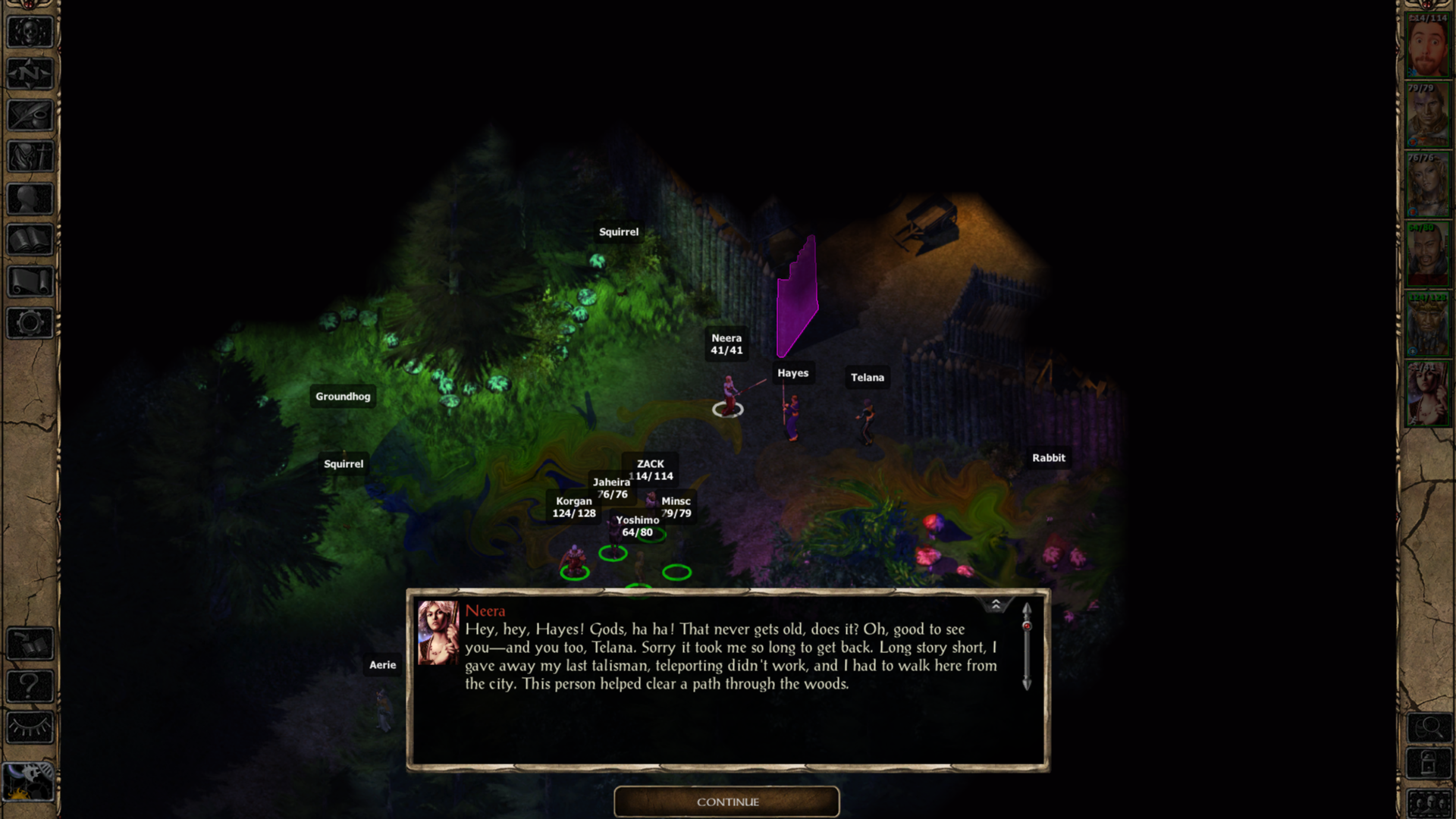Click the dialogue text scrollbar
The width and height of the screenshot is (1456, 819).
[x=1026, y=647]
